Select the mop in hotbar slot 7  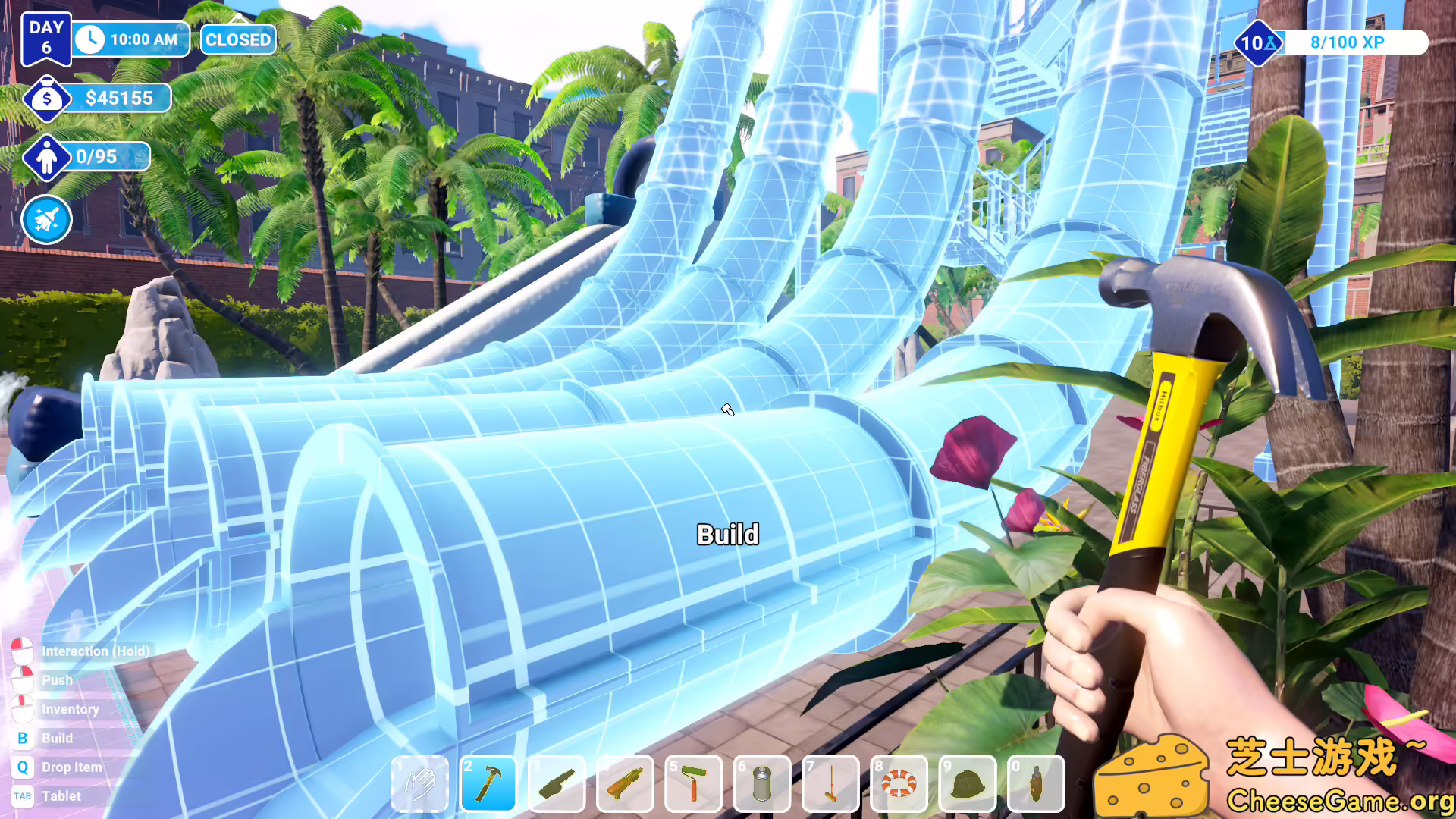pyautogui.click(x=830, y=783)
